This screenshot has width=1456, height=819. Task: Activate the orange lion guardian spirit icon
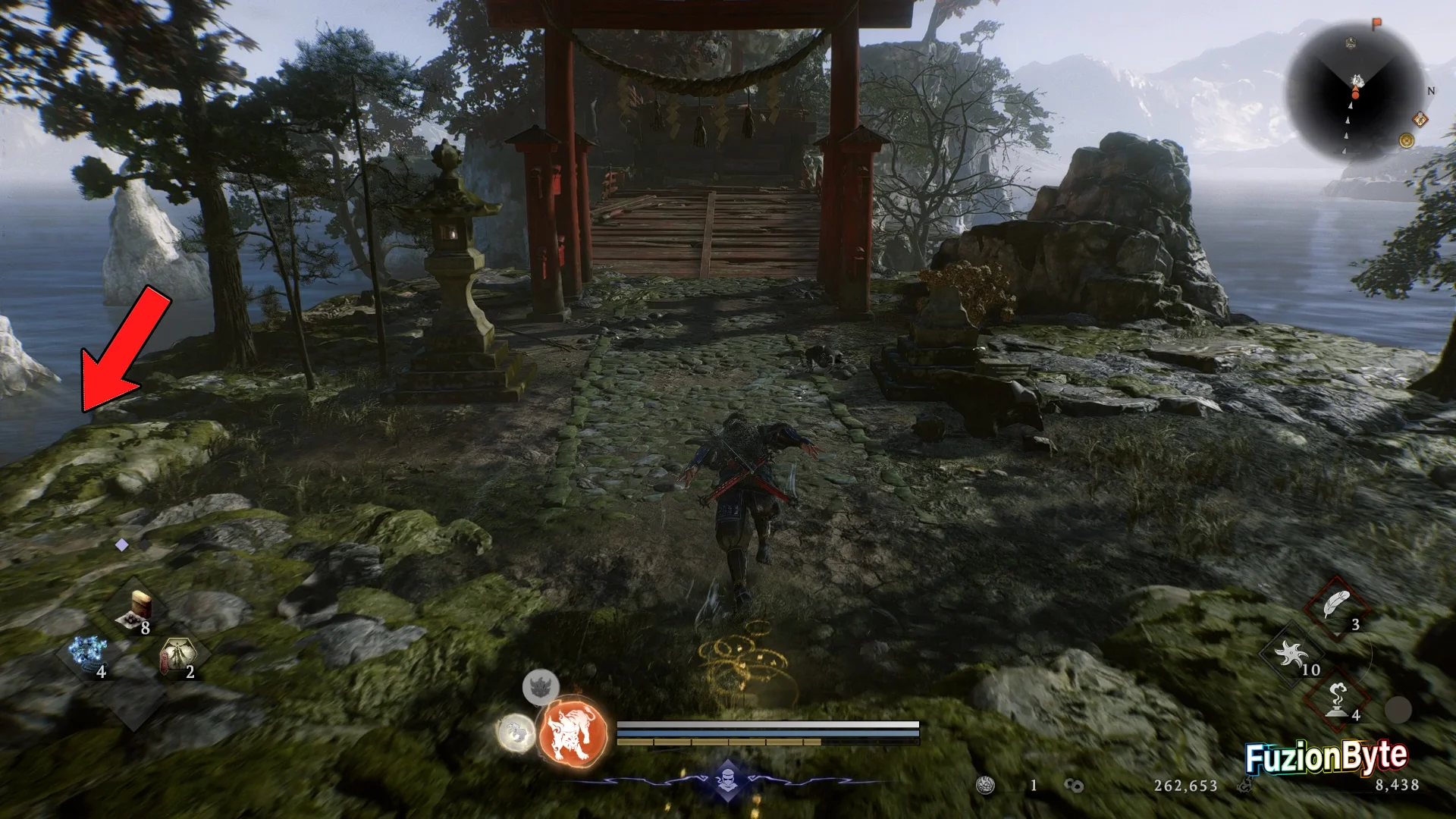(573, 733)
